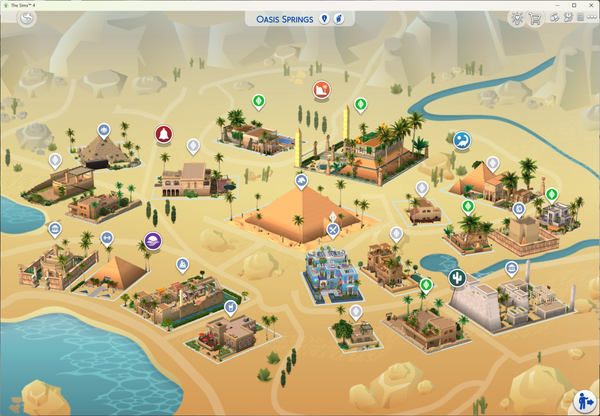The width and height of the screenshot is (600, 416).
Task: Select the purple round map marker
Action: tap(152, 241)
